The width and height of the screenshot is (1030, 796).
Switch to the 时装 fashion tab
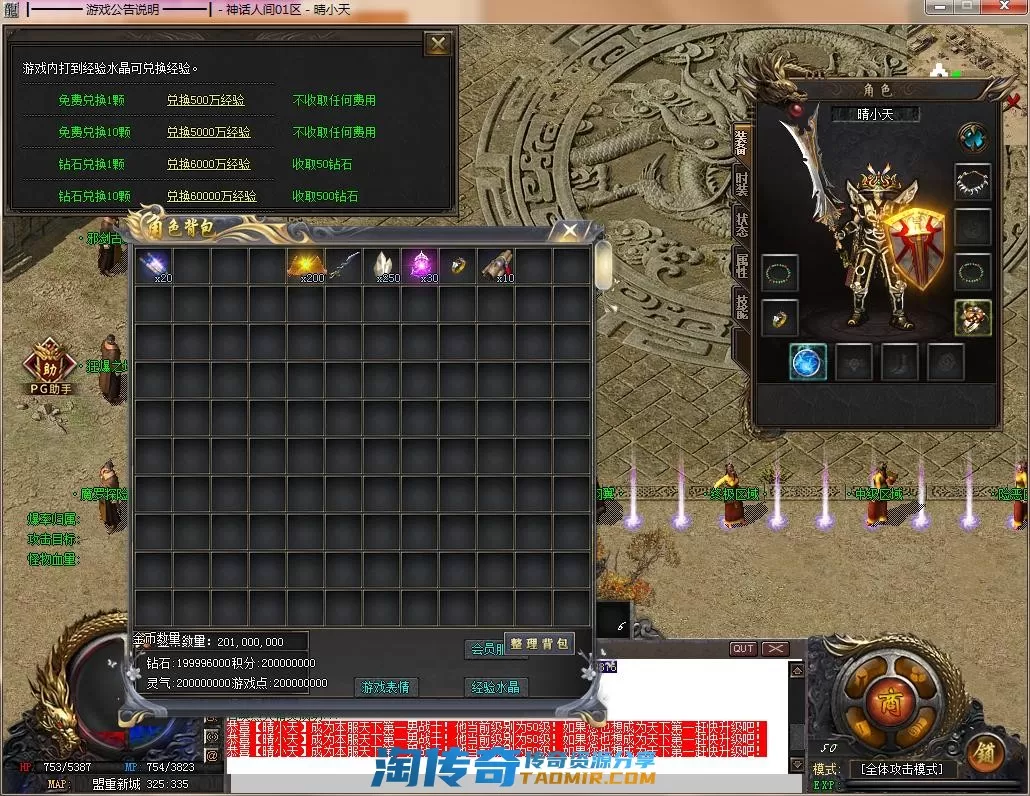tap(741, 184)
